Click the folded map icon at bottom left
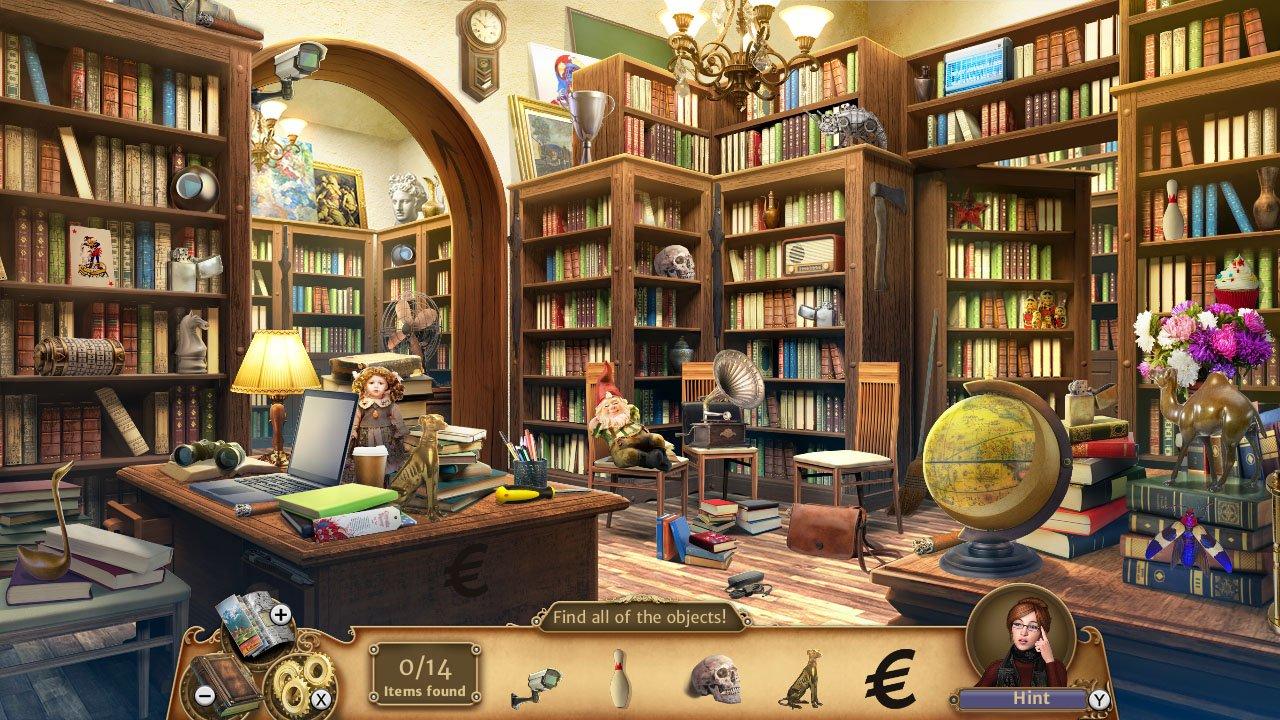The width and height of the screenshot is (1280, 720). pos(247,626)
